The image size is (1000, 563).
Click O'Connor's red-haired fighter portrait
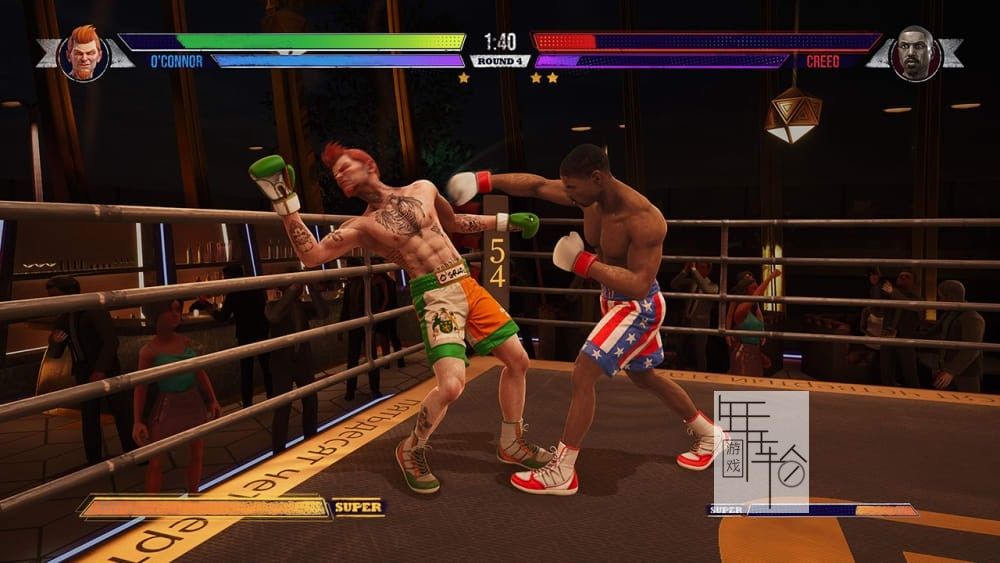click(84, 53)
